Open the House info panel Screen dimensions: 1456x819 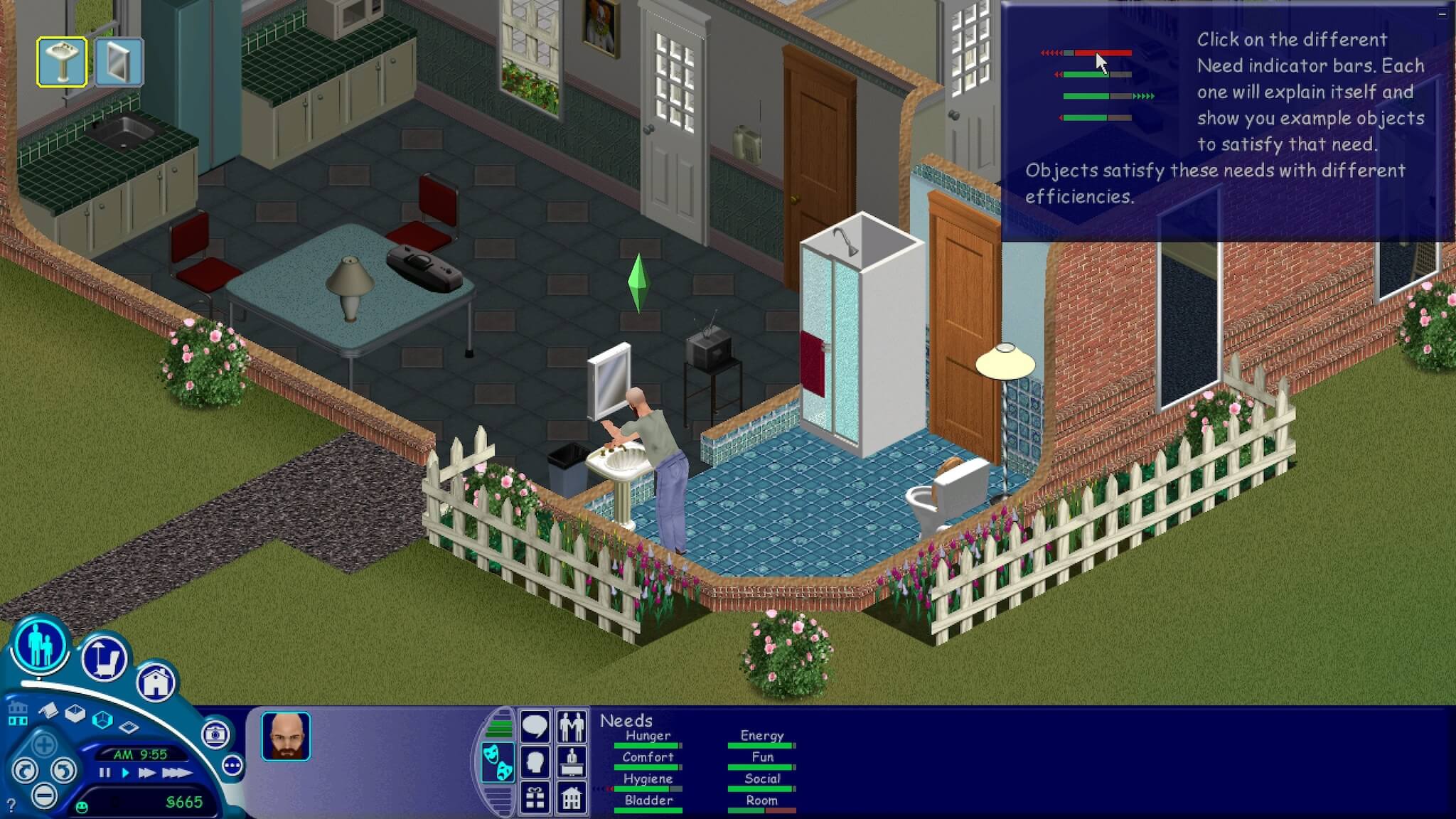click(572, 799)
